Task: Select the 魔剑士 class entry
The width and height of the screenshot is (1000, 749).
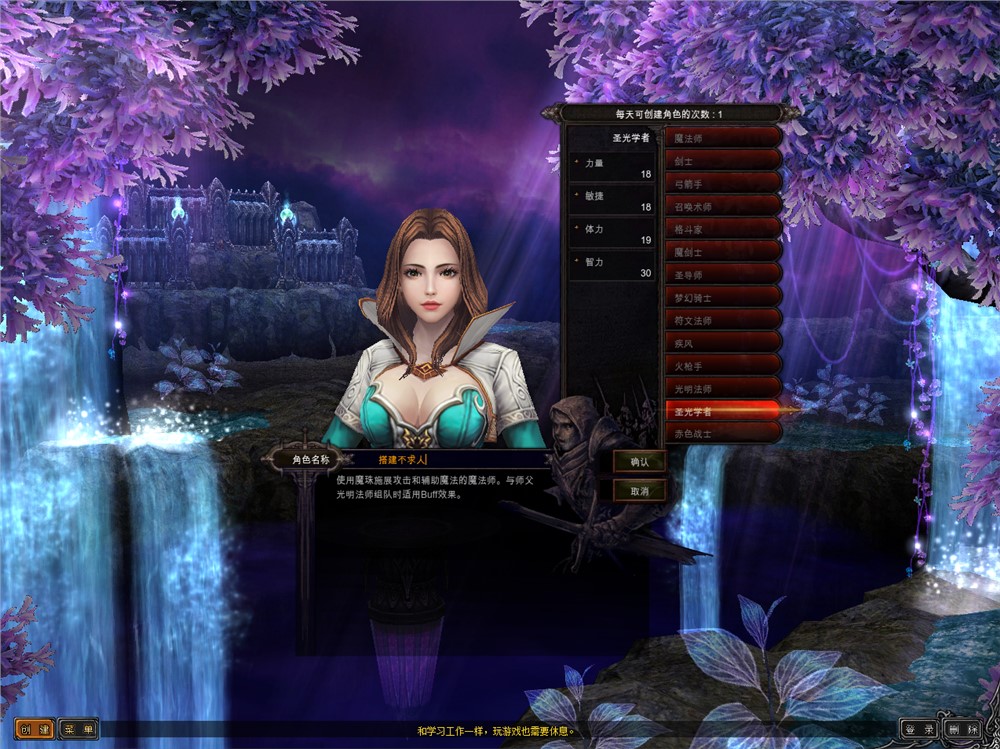Action: click(723, 252)
